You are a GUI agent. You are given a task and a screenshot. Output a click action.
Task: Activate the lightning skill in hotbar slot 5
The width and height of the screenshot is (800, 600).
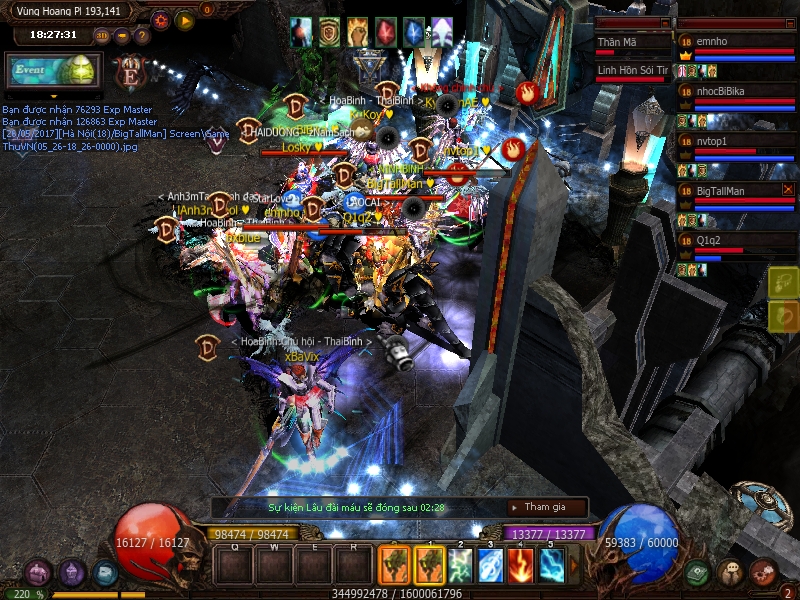coord(552,565)
